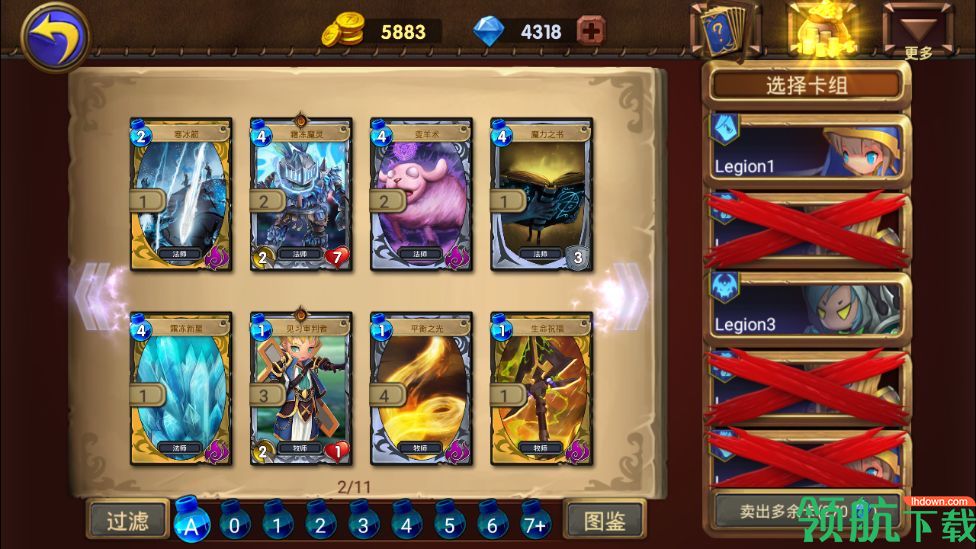Pick the blonde apprentice judge card
Image resolution: width=976 pixels, height=549 pixels.
(x=301, y=388)
